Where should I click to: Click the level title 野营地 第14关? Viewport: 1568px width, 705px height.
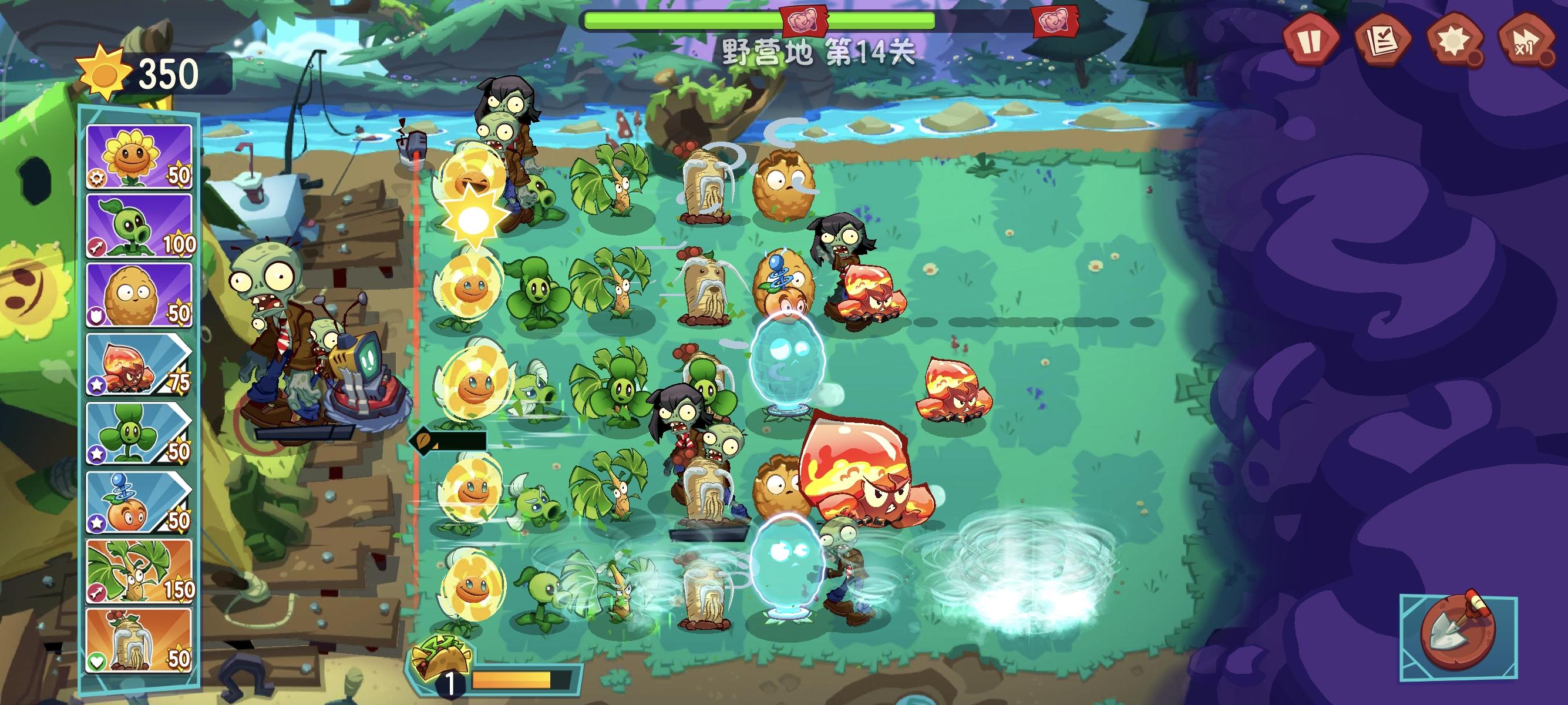tap(819, 52)
